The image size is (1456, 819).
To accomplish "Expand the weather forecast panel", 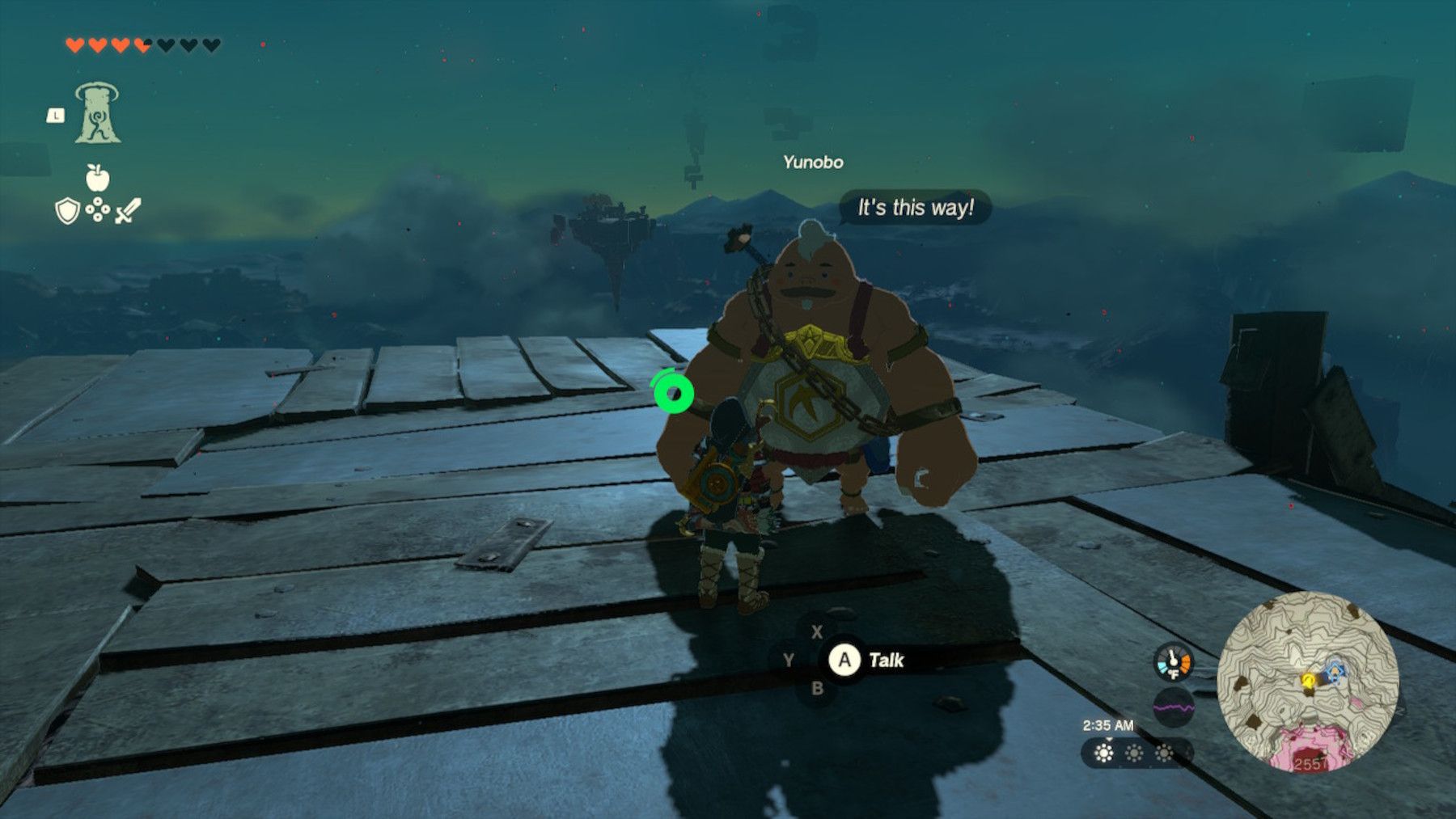I will tap(1135, 753).
